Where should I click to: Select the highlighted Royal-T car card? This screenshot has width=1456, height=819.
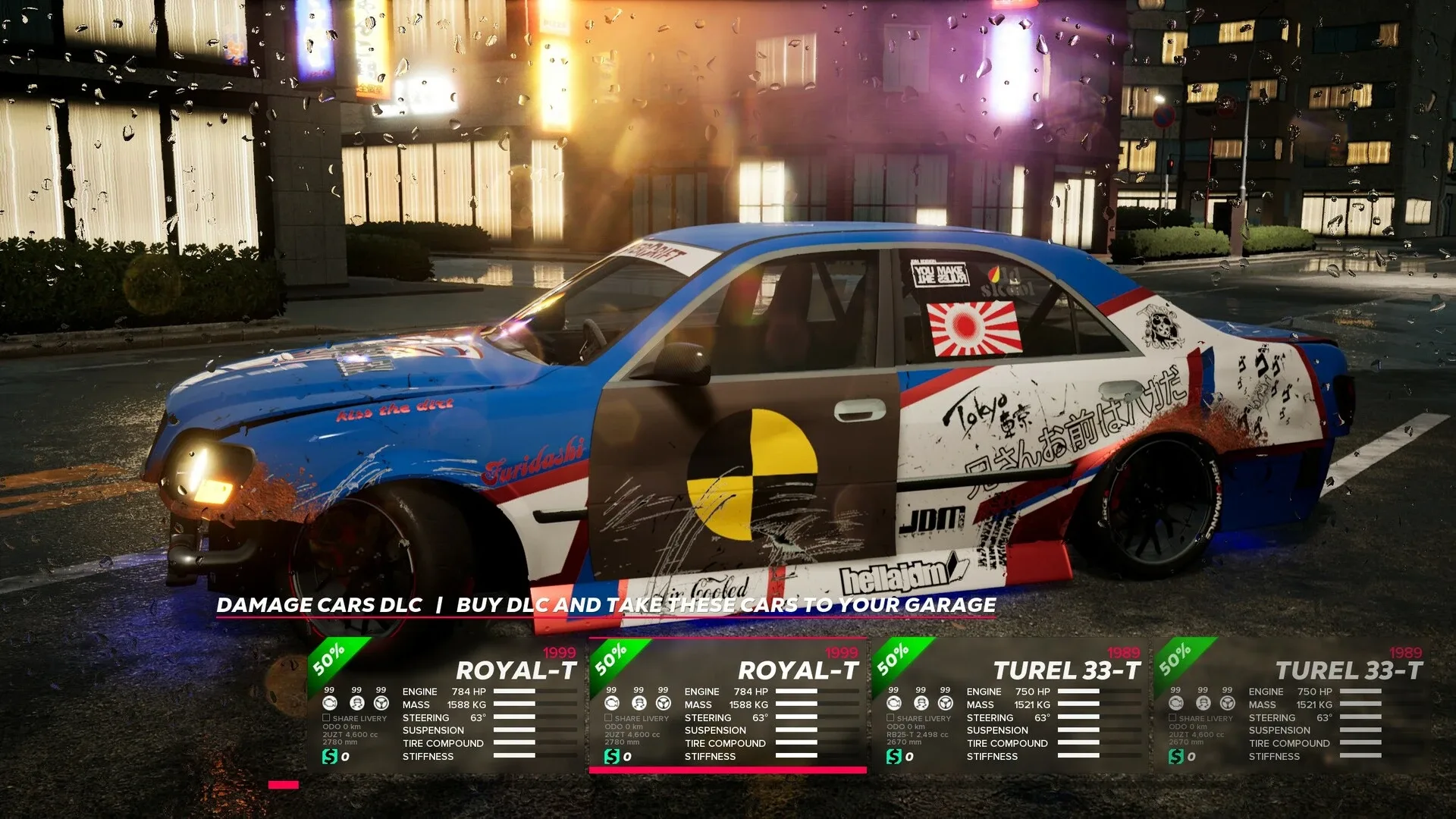(x=728, y=705)
